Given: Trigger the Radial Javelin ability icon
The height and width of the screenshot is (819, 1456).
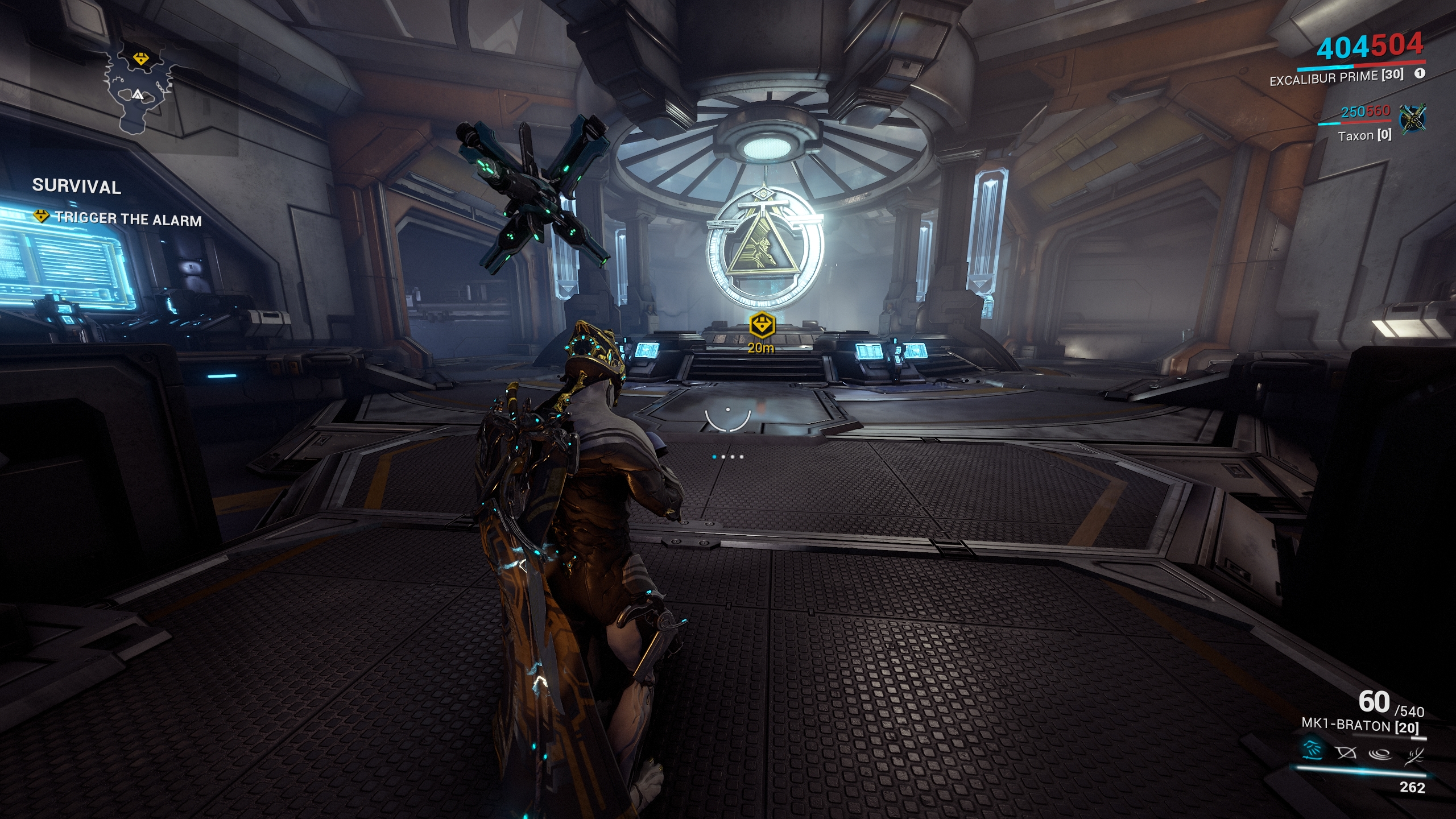Looking at the screenshot, I should point(1379,754).
